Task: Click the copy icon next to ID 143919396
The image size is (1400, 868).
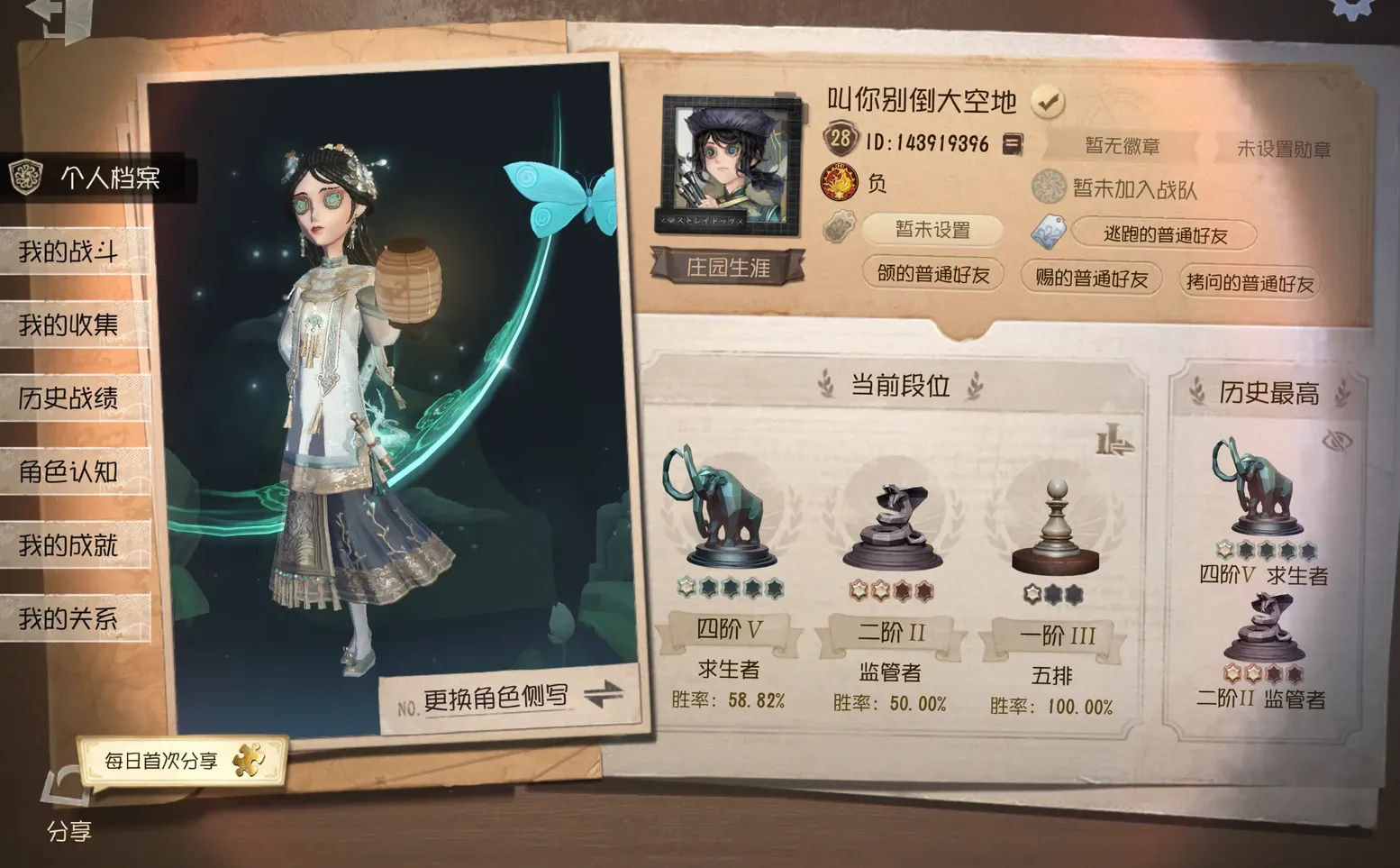Action: click(1014, 143)
